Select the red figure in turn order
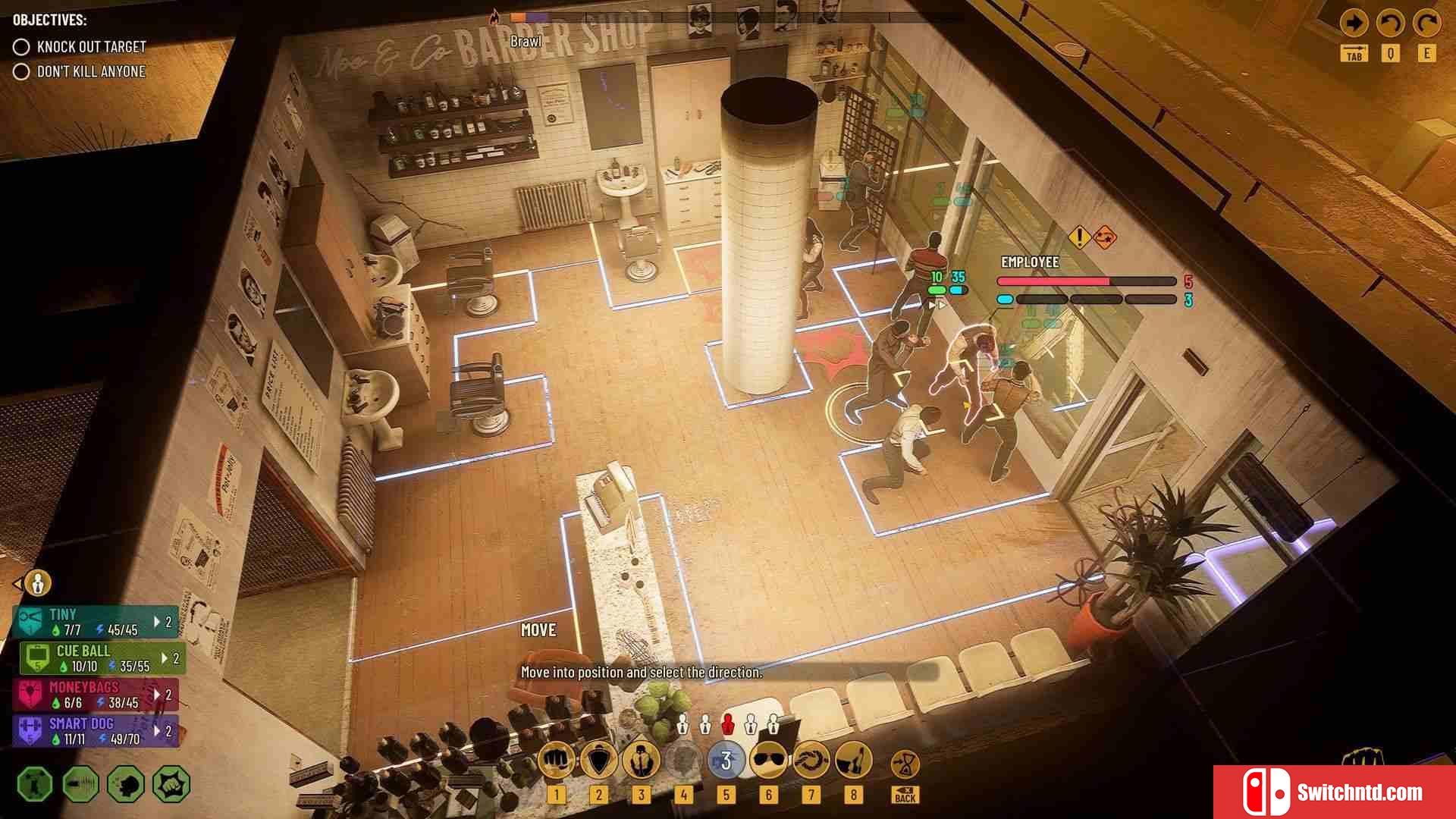The image size is (1456, 819). [728, 724]
